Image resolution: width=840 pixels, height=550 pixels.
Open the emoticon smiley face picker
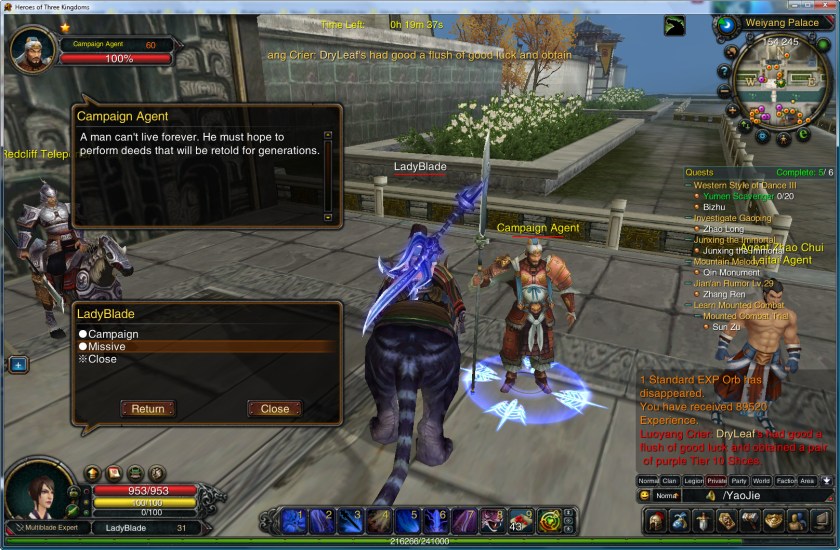click(x=645, y=496)
